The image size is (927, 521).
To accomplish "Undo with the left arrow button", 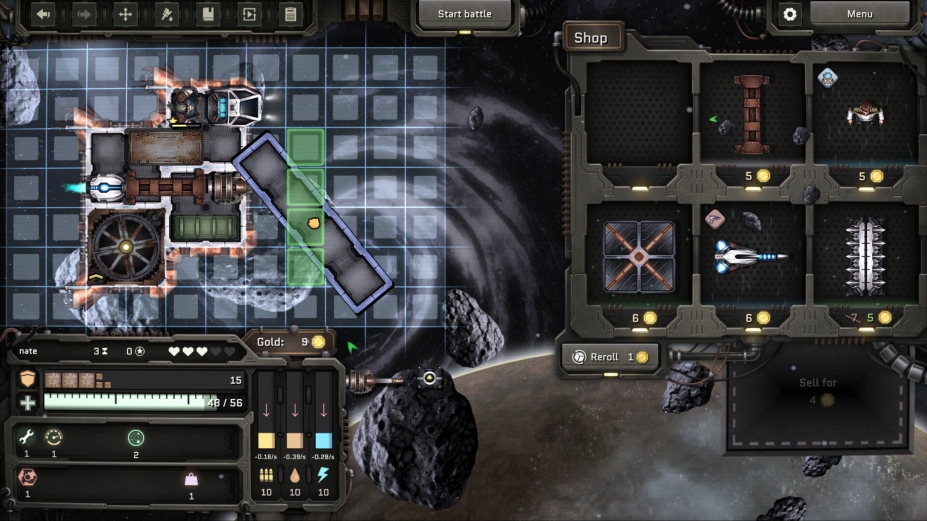I will point(42,14).
